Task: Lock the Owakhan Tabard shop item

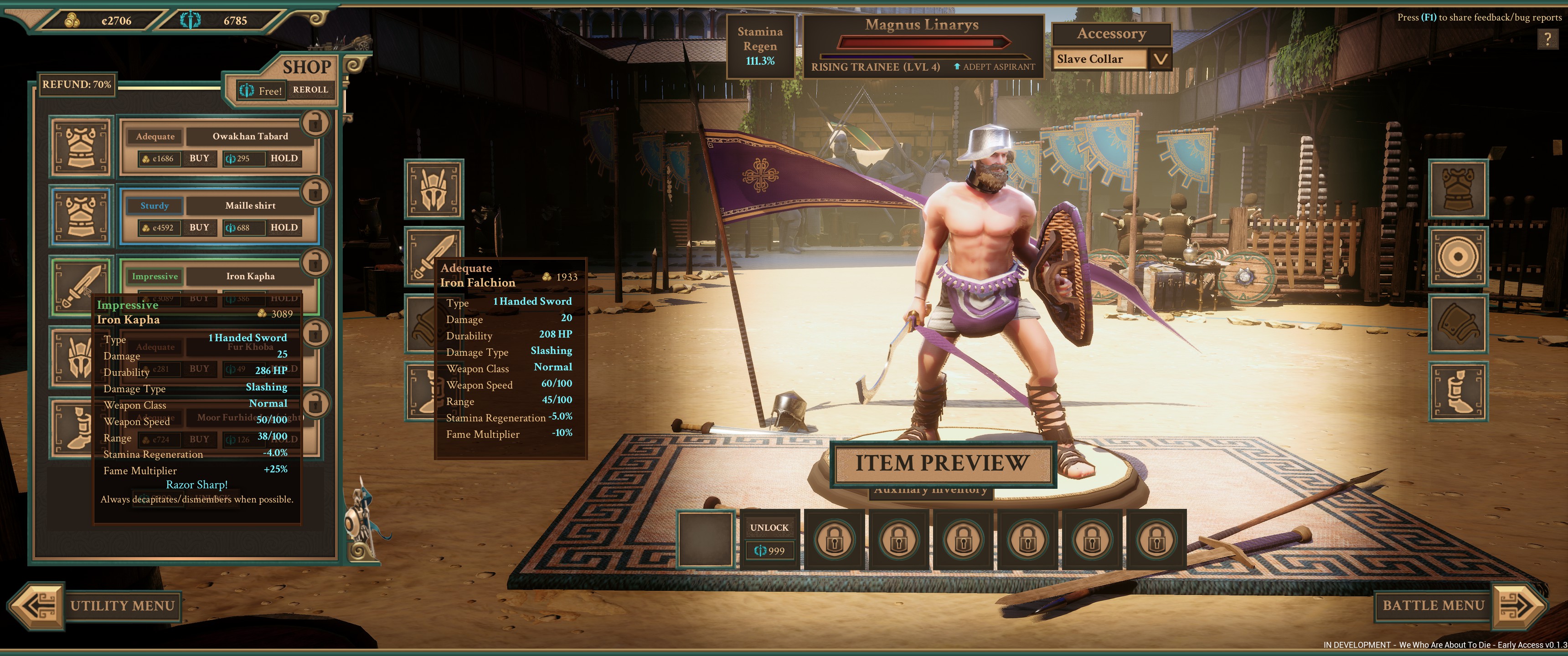Action: [315, 123]
